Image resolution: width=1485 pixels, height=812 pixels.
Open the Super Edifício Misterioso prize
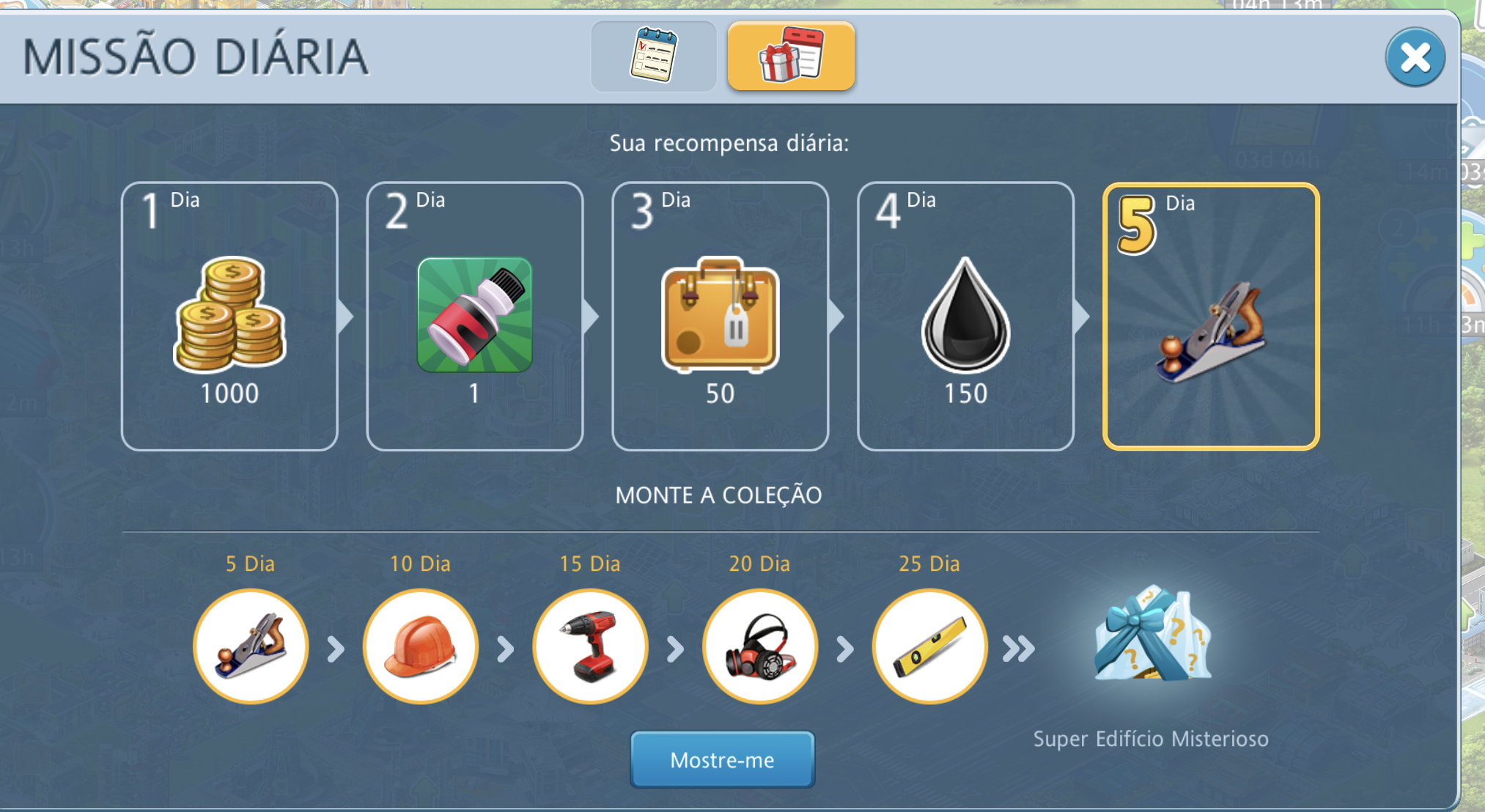1151,636
